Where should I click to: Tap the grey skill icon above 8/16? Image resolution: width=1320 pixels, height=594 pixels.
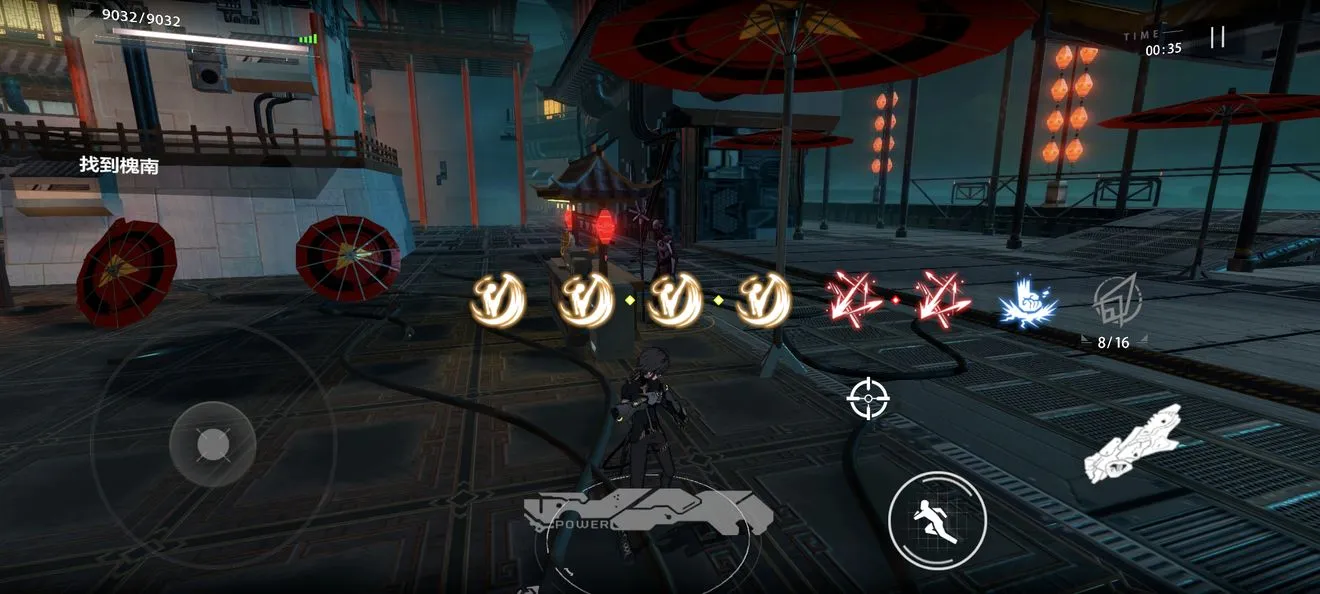point(1113,299)
